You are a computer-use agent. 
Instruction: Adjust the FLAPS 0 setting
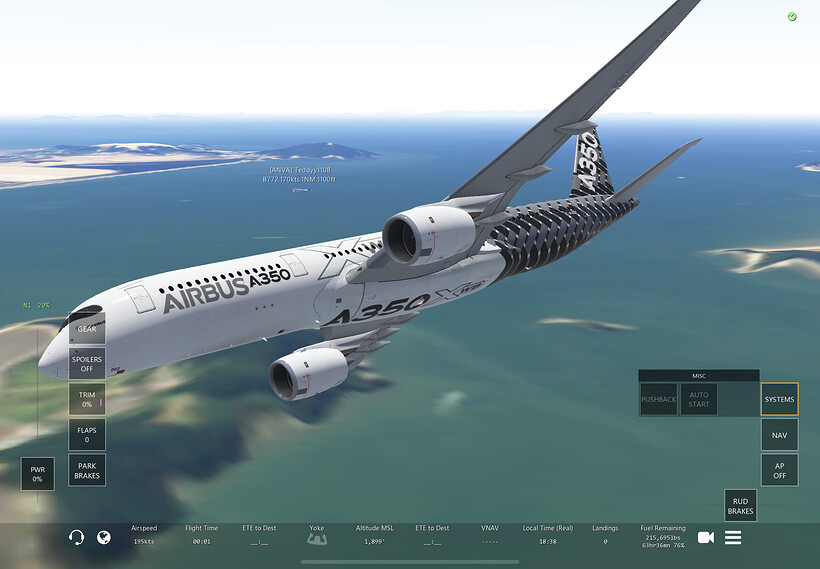click(x=87, y=434)
